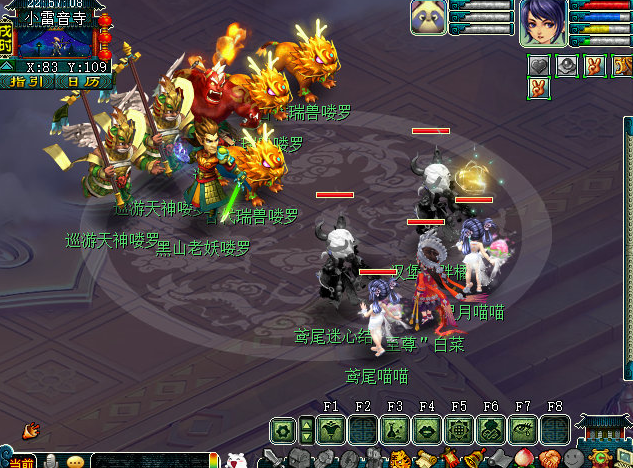Activate the F7 eye skill slot
The image size is (633, 468).
coord(523,430)
